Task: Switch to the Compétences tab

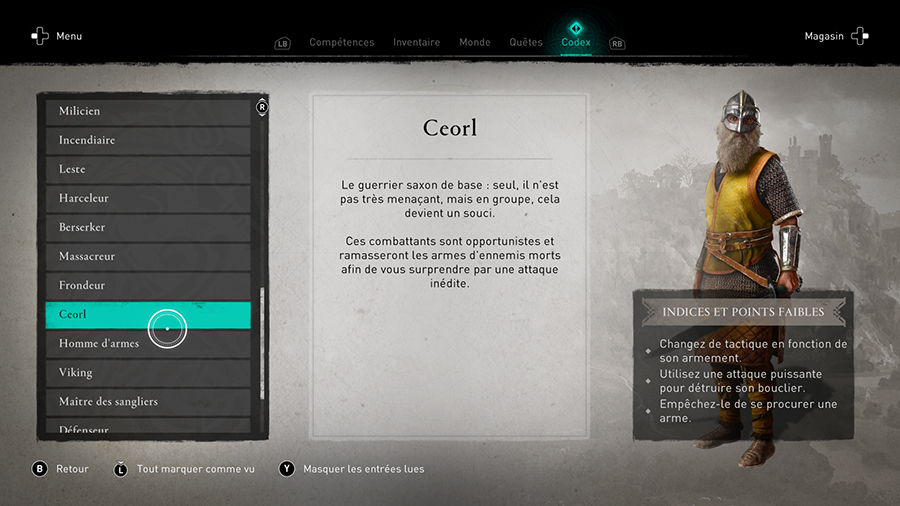Action: coord(341,42)
